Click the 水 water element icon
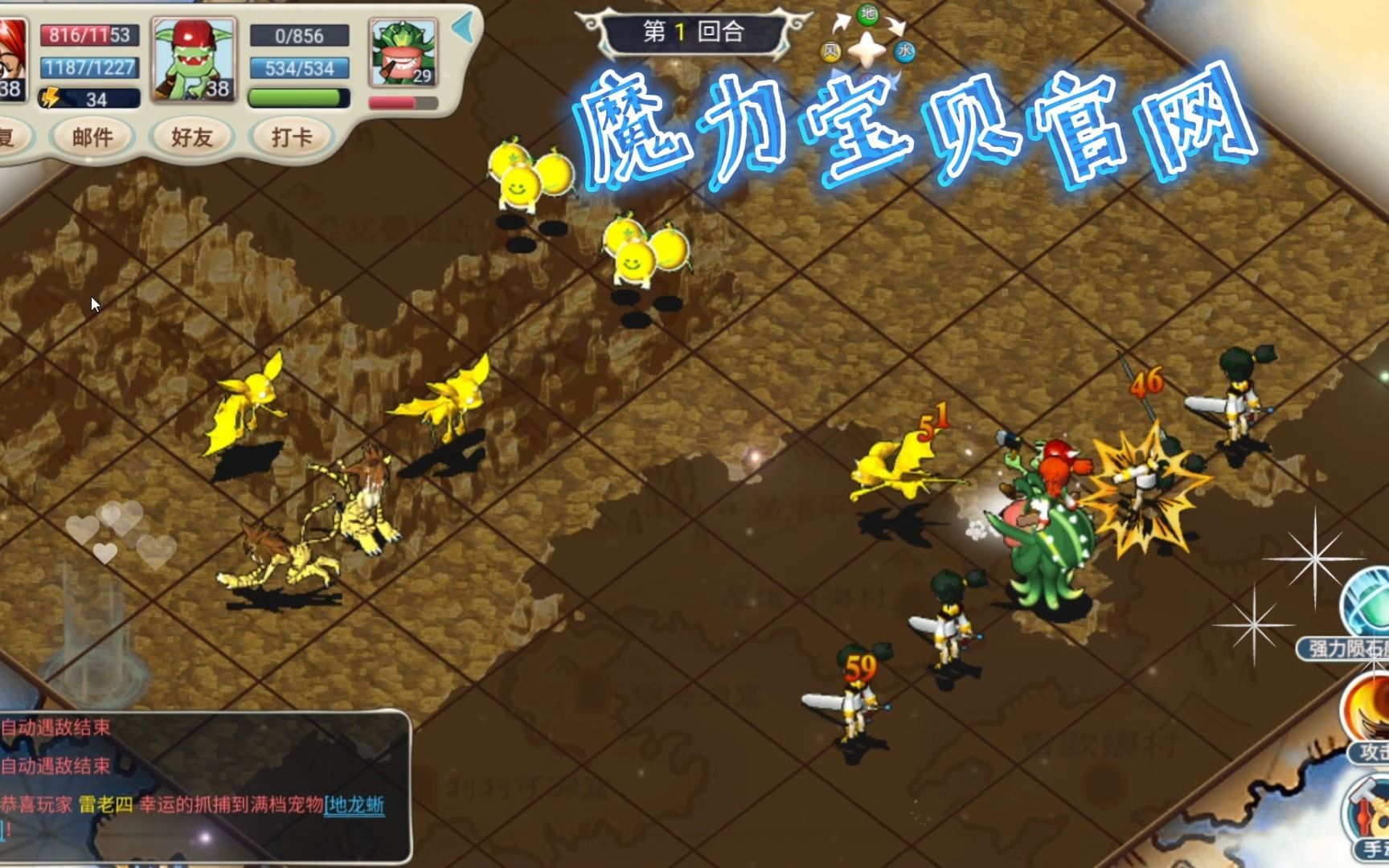Viewport: 1389px width, 868px height. (x=906, y=52)
